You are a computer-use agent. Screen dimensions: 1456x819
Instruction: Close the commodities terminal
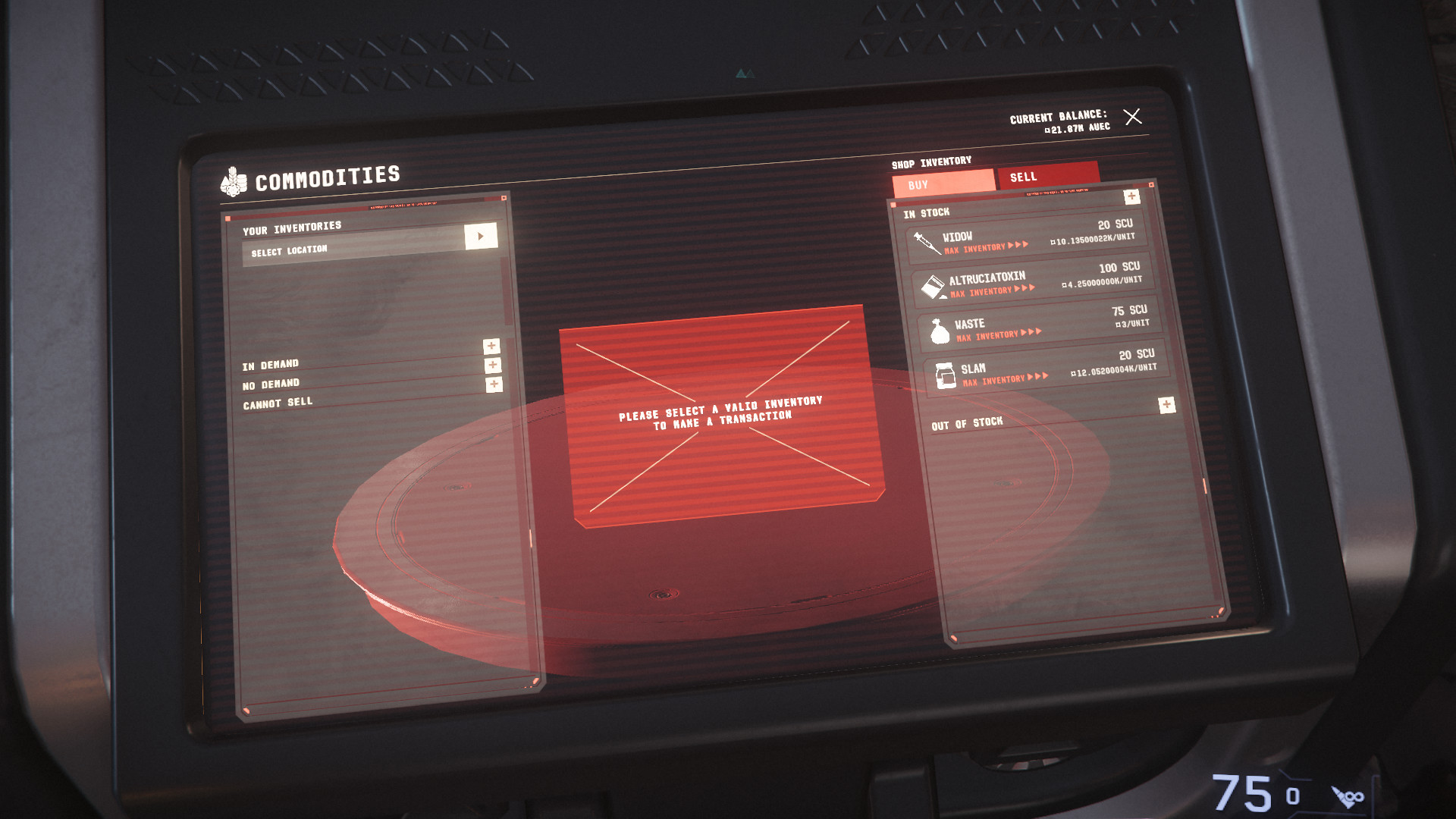[1132, 116]
